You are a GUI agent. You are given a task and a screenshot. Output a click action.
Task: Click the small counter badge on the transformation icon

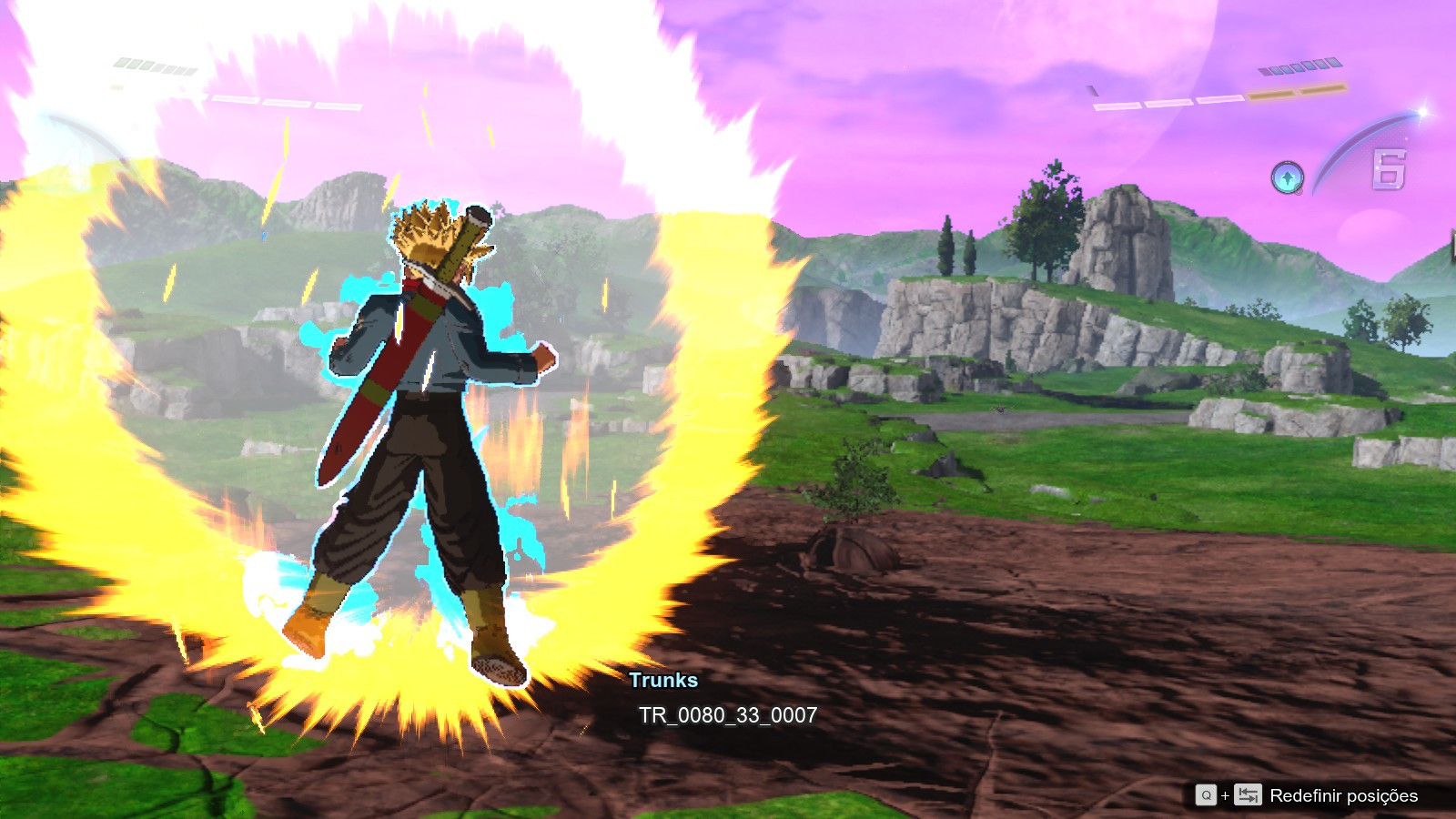(1299, 190)
